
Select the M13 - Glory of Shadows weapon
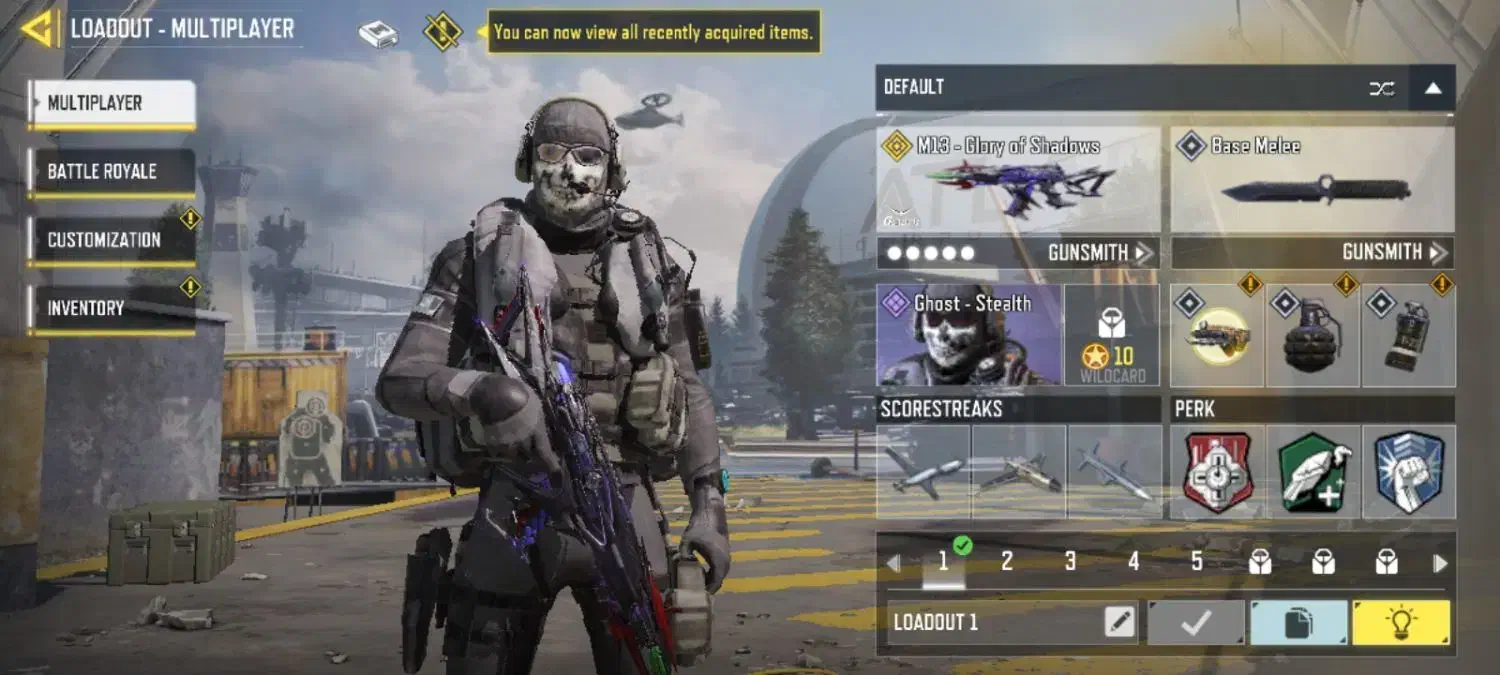coord(1018,180)
